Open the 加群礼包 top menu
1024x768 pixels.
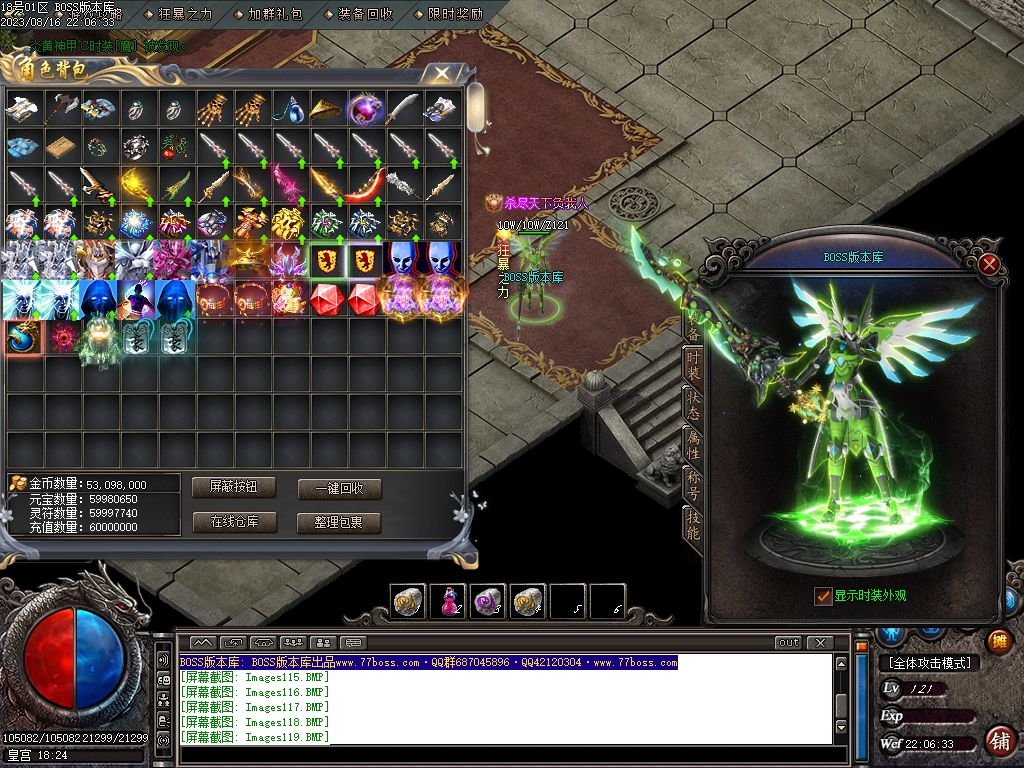point(274,14)
